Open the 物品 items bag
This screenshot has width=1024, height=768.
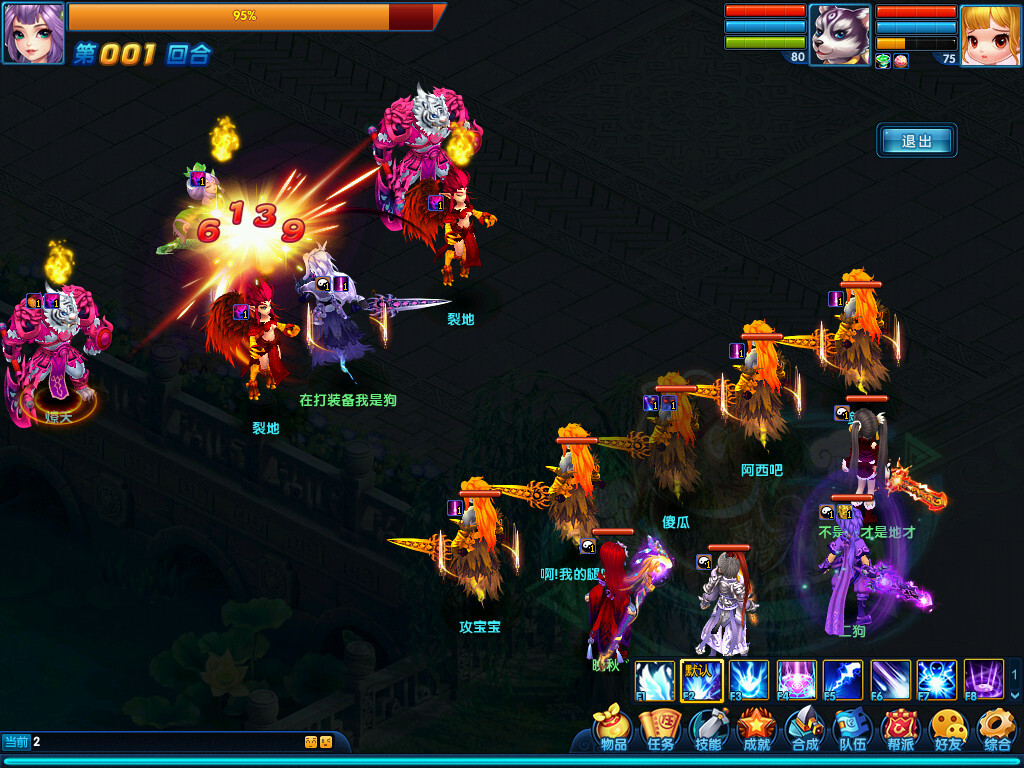[x=612, y=730]
